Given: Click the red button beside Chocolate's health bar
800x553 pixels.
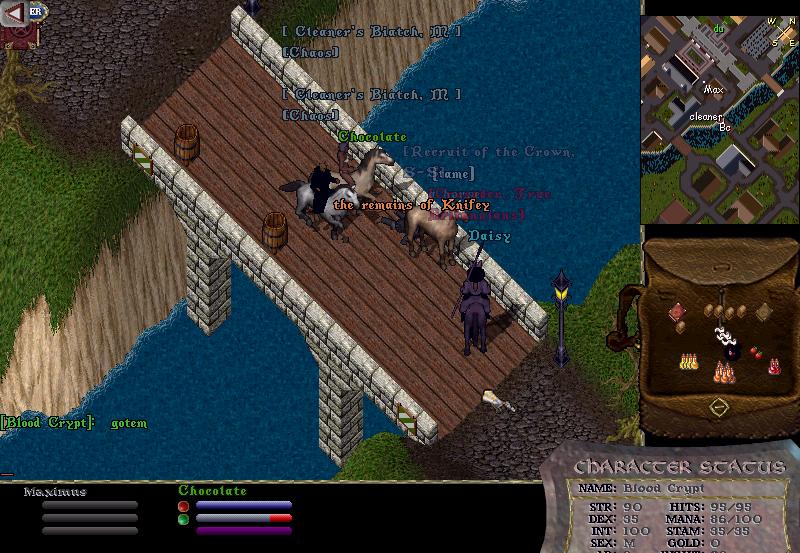Looking at the screenshot, I should (183, 506).
